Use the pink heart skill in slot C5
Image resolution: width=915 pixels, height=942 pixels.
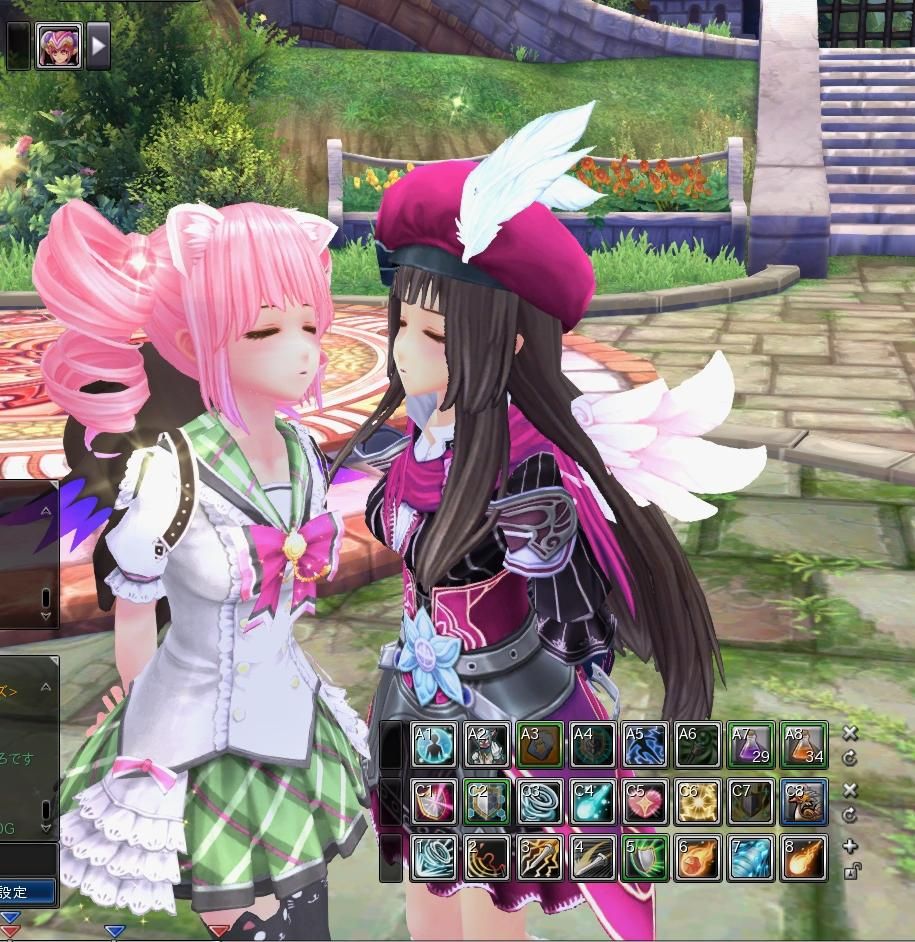pyautogui.click(x=645, y=802)
